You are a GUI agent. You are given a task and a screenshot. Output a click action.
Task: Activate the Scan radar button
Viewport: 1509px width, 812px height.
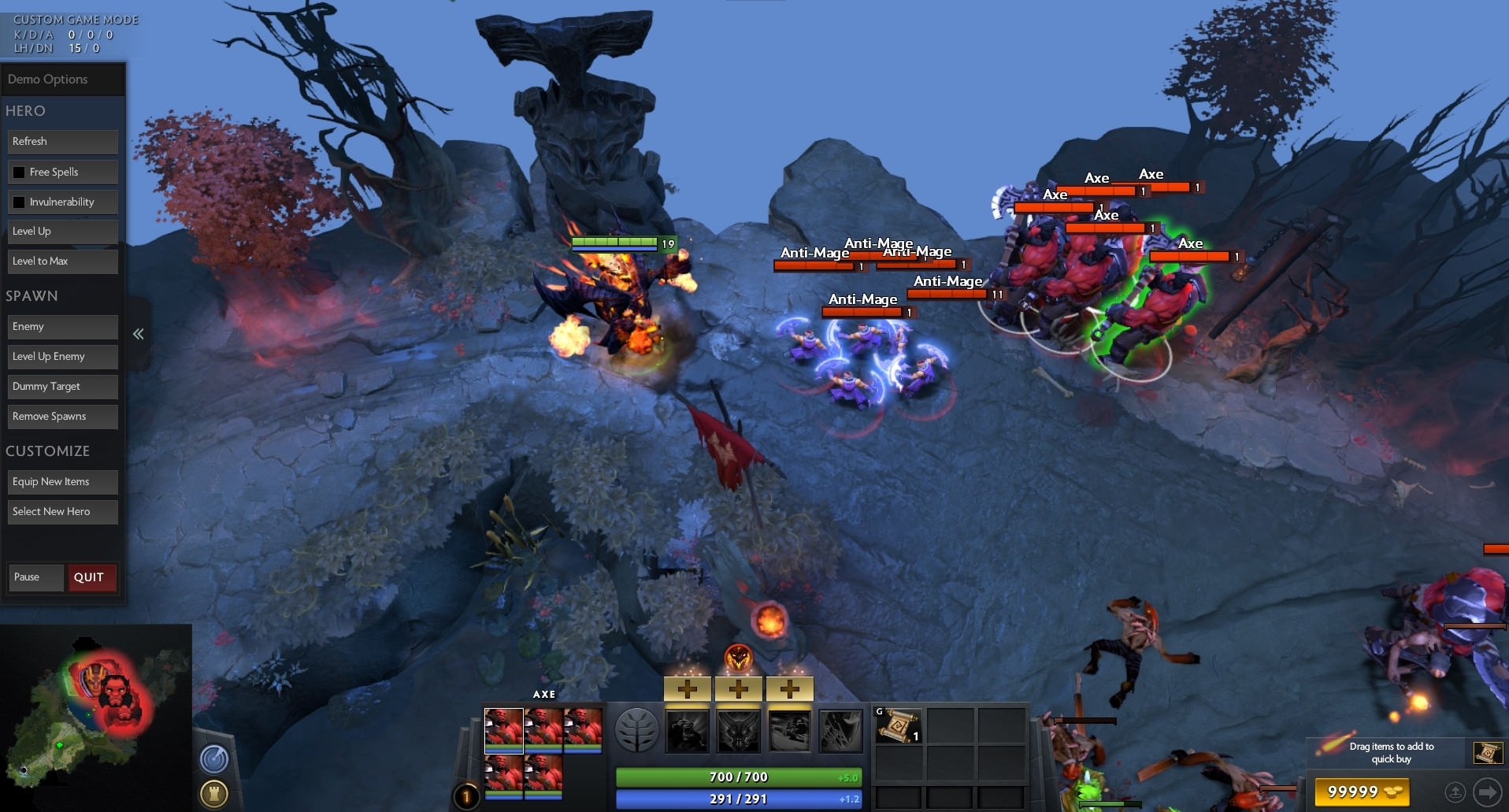click(x=214, y=758)
